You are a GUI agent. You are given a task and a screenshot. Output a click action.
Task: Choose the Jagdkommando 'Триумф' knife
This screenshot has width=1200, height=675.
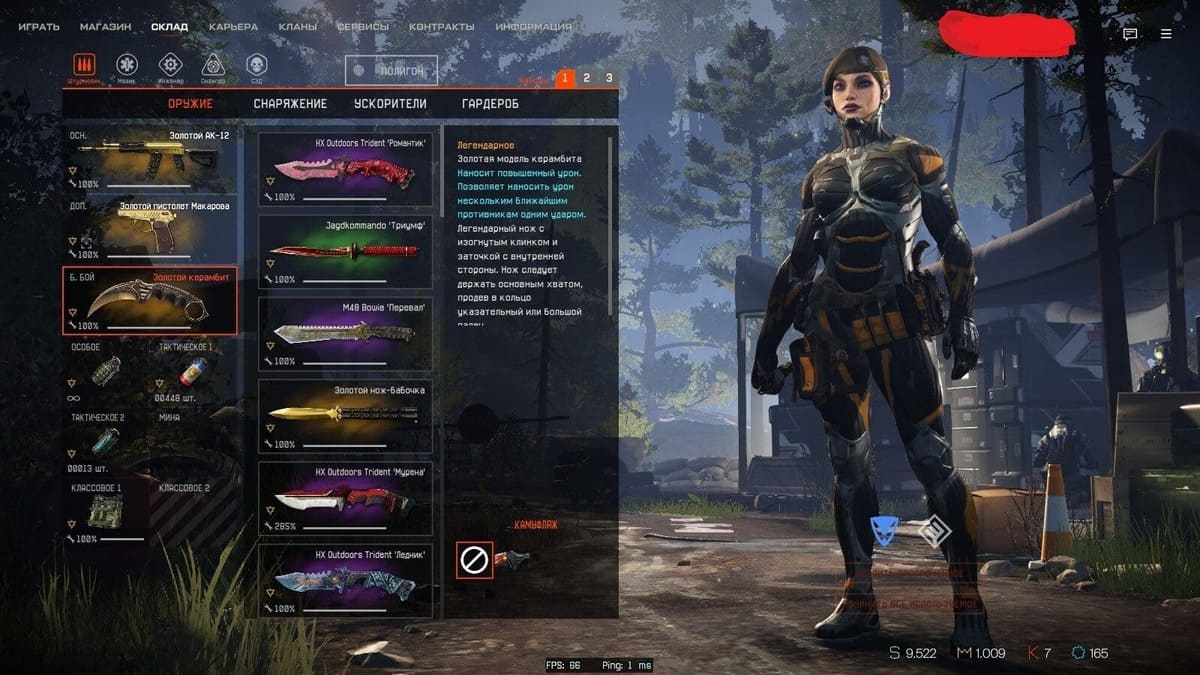point(345,250)
